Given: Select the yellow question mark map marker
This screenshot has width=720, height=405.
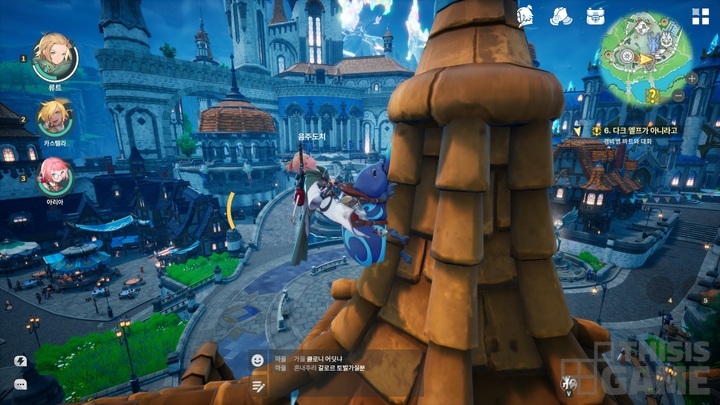Looking at the screenshot, I should click(652, 95).
